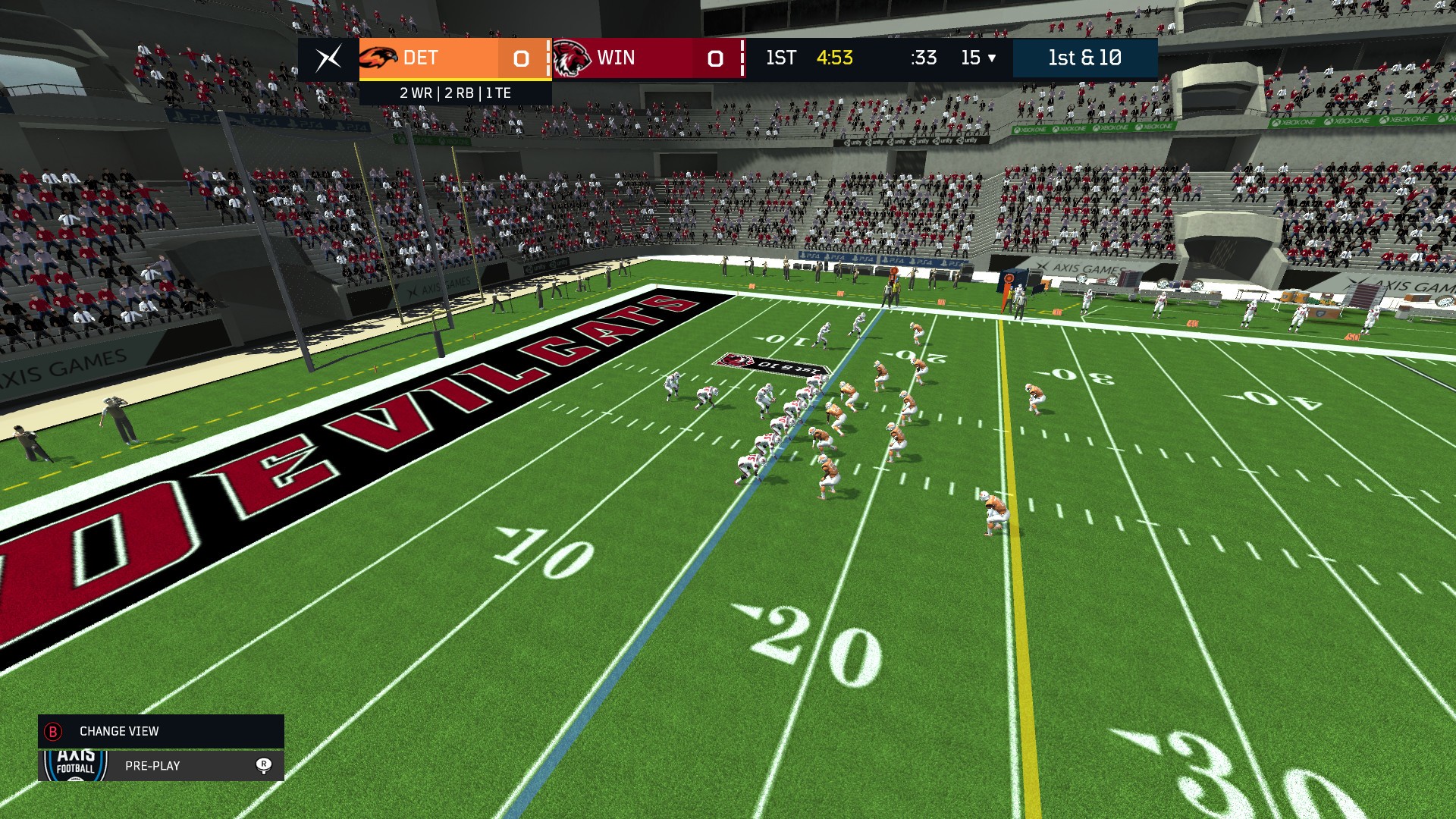The width and height of the screenshot is (1456, 819).
Task: Toggle the red WIN score highlight
Action: point(714,58)
